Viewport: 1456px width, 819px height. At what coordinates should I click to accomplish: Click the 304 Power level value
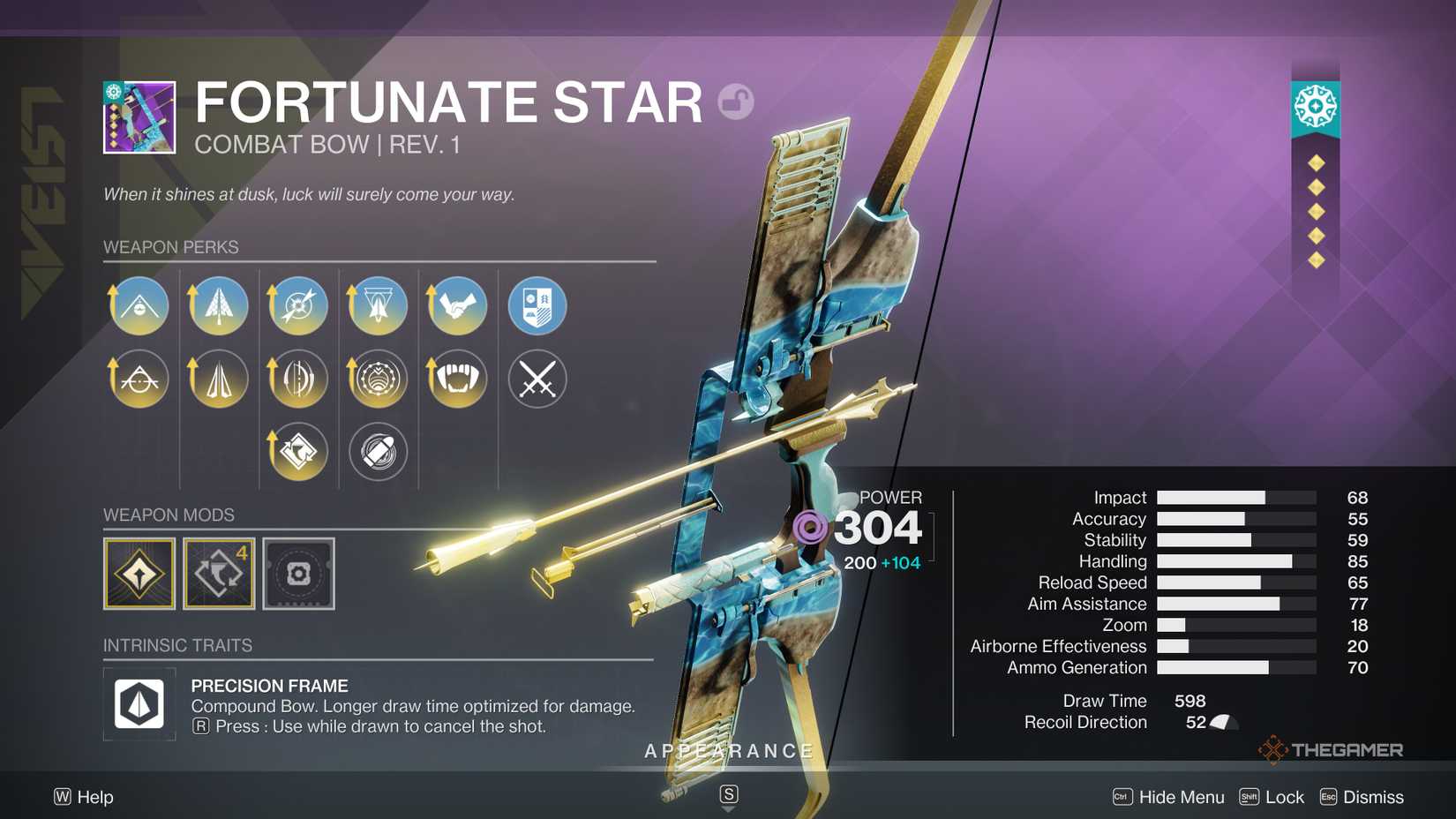[878, 527]
